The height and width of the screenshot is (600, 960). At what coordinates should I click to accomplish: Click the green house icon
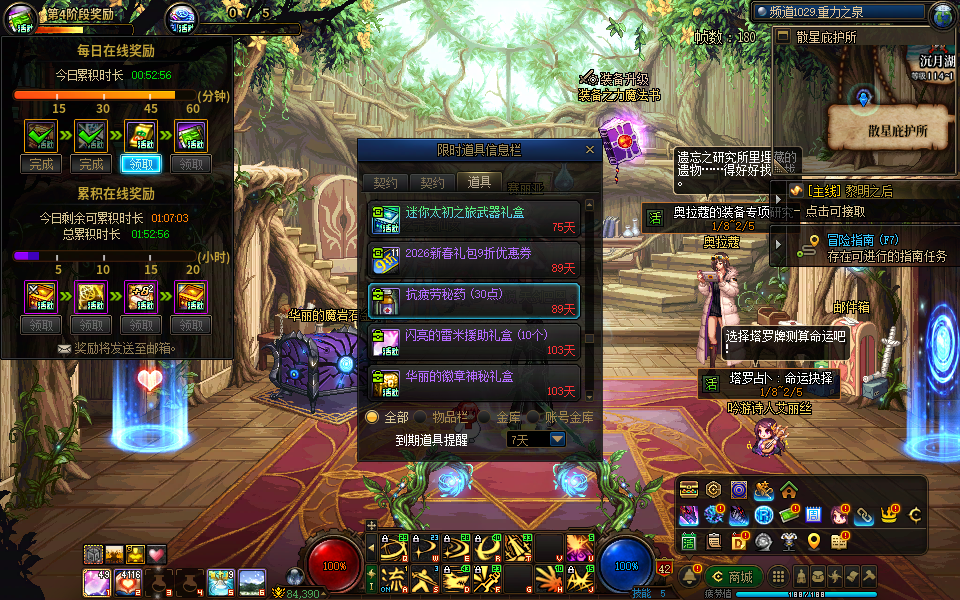(789, 489)
